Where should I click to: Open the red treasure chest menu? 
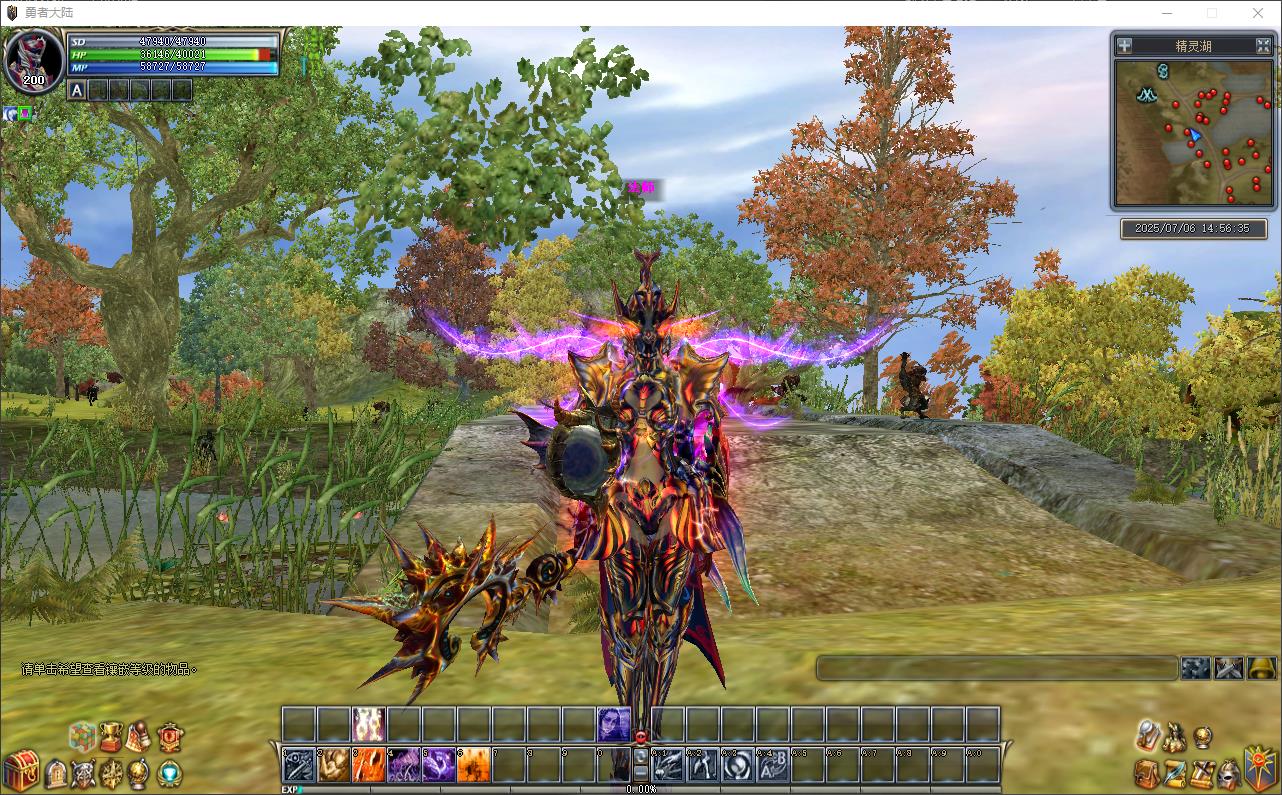pyautogui.click(x=20, y=771)
